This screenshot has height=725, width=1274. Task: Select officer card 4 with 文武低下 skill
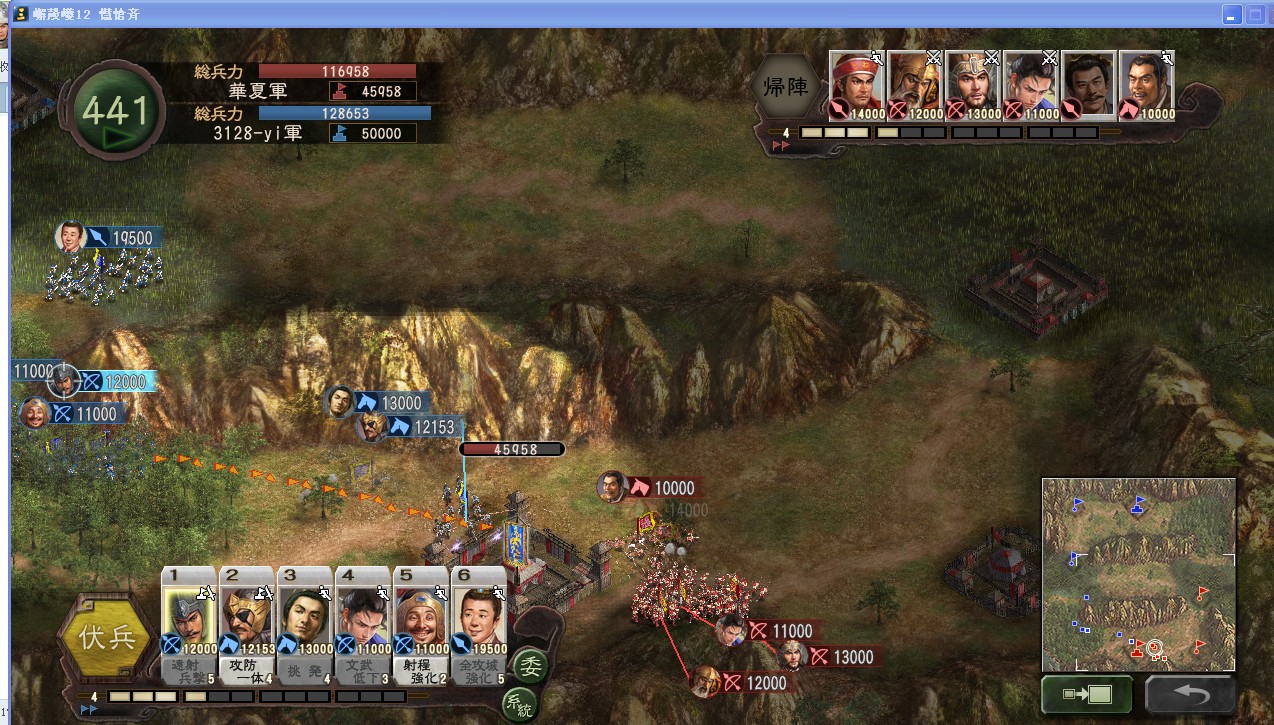coord(363,621)
